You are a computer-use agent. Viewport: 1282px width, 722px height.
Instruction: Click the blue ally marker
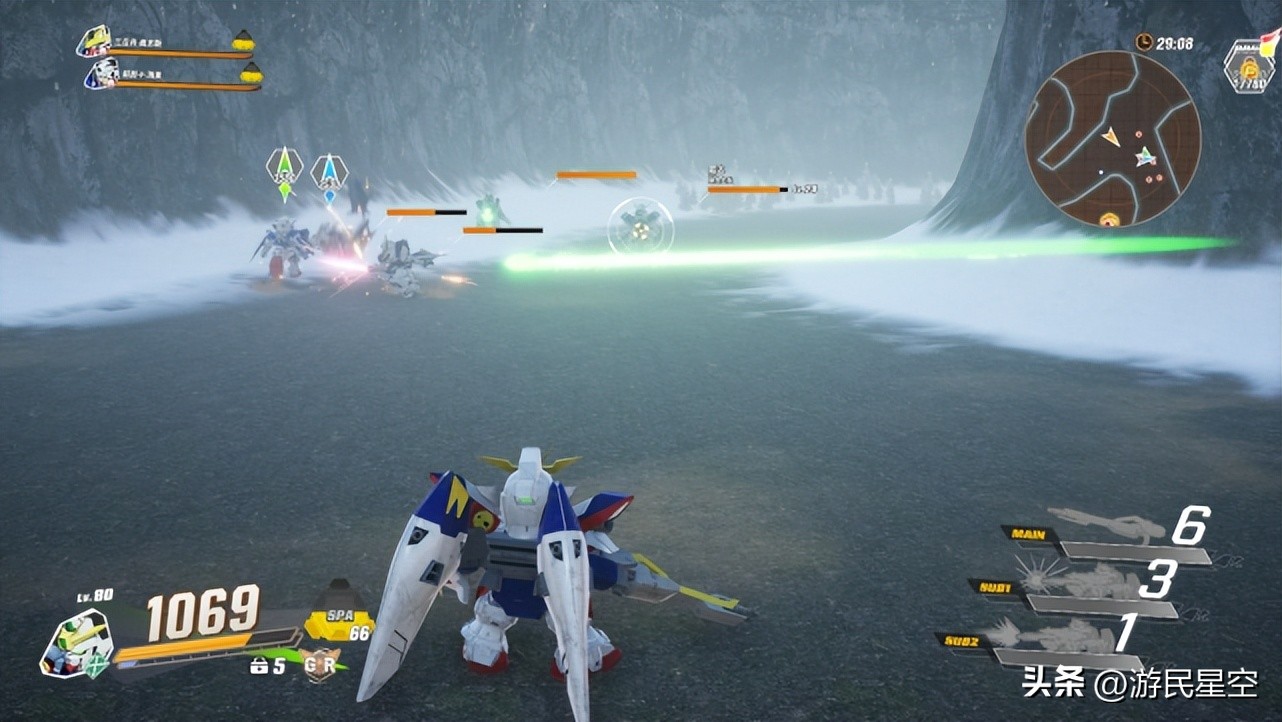pyautogui.click(x=329, y=173)
